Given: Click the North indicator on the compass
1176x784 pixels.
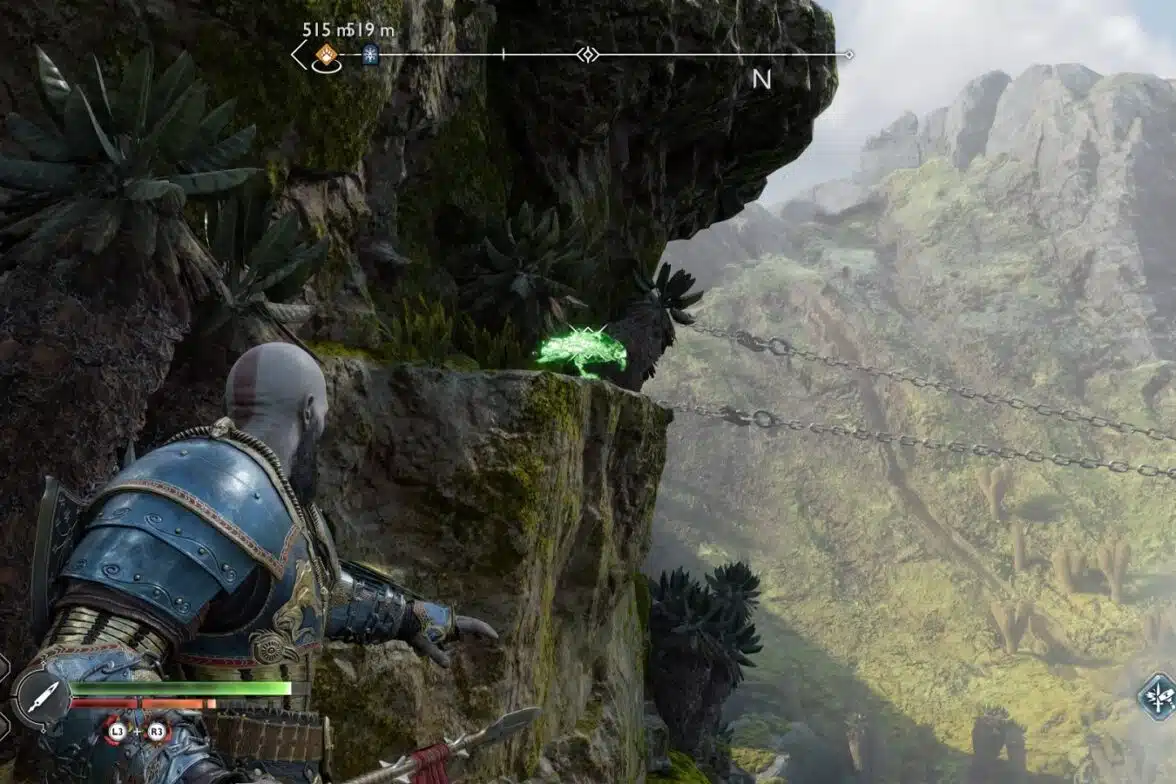Looking at the screenshot, I should point(762,79).
